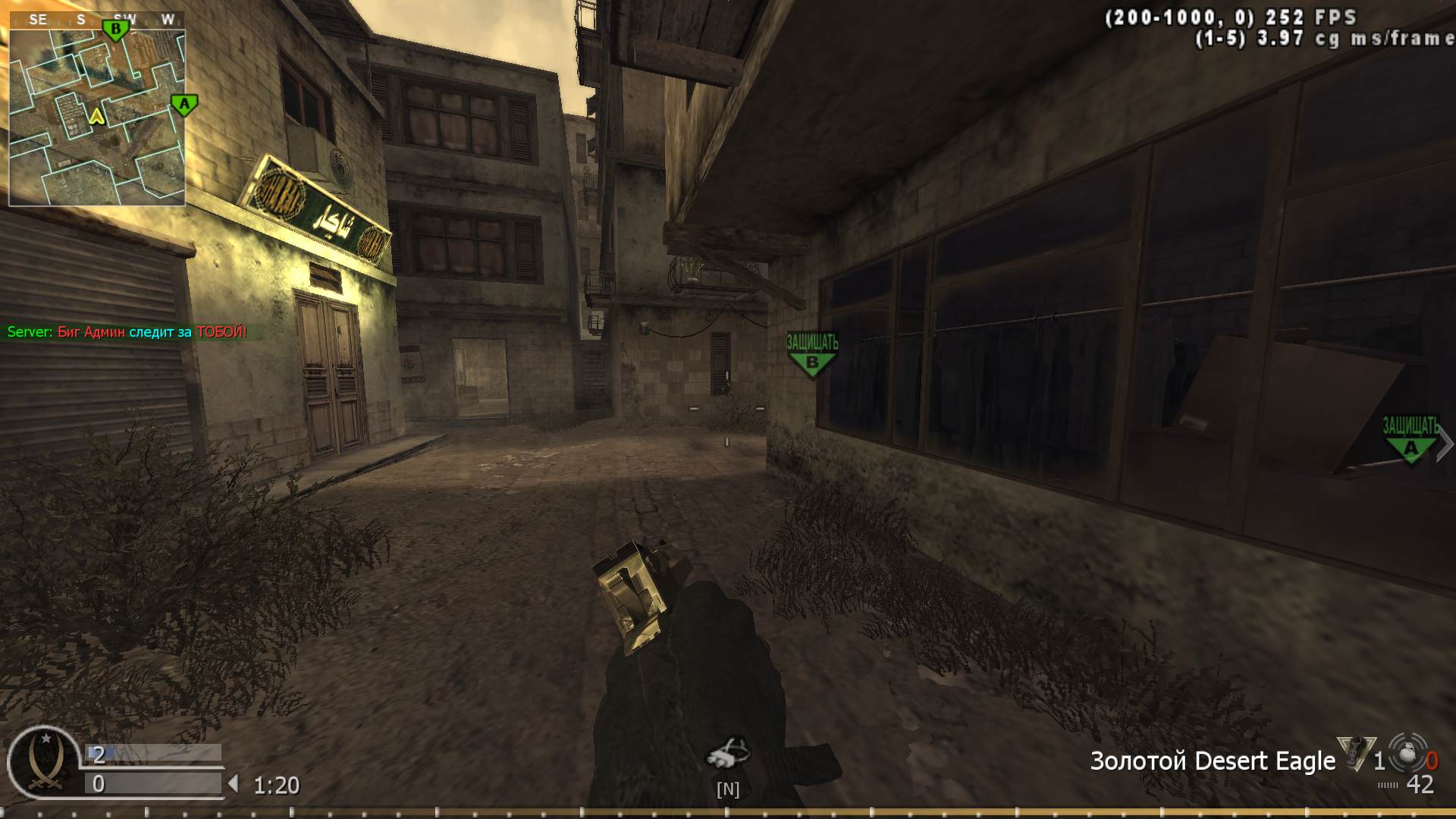Click objective marker B on the minimap

(115, 27)
